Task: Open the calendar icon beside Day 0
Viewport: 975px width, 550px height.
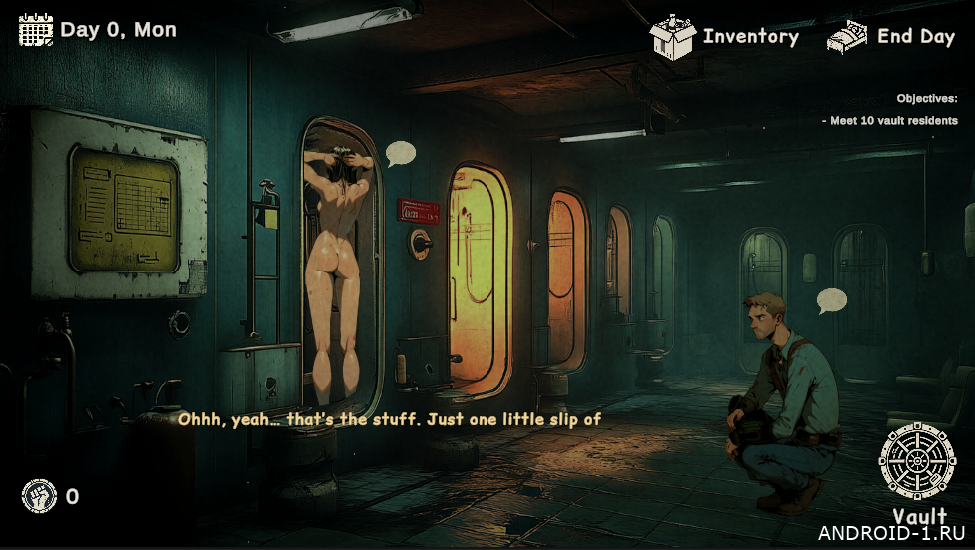Action: click(36, 30)
